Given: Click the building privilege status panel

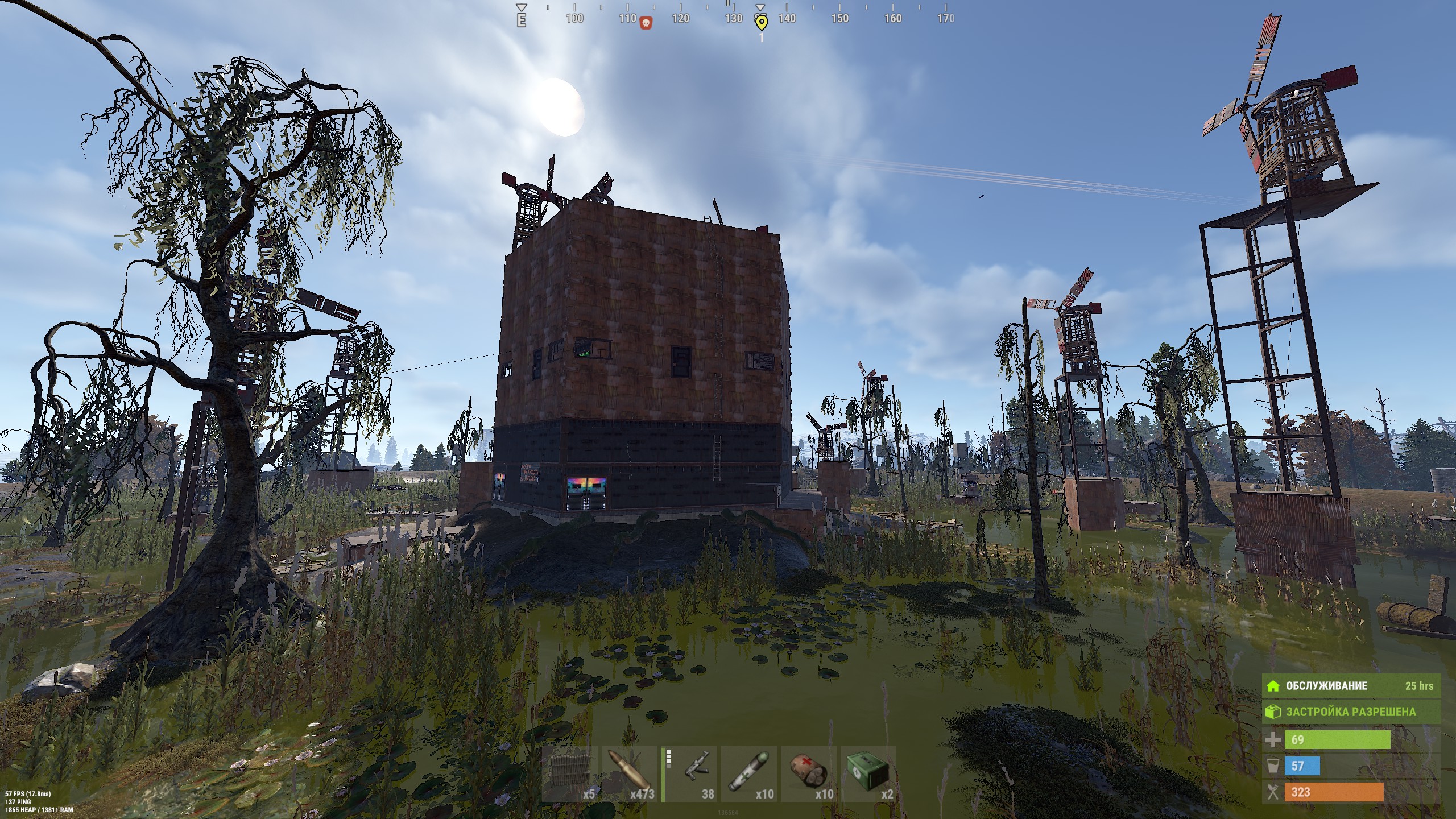Looking at the screenshot, I should click(1351, 712).
